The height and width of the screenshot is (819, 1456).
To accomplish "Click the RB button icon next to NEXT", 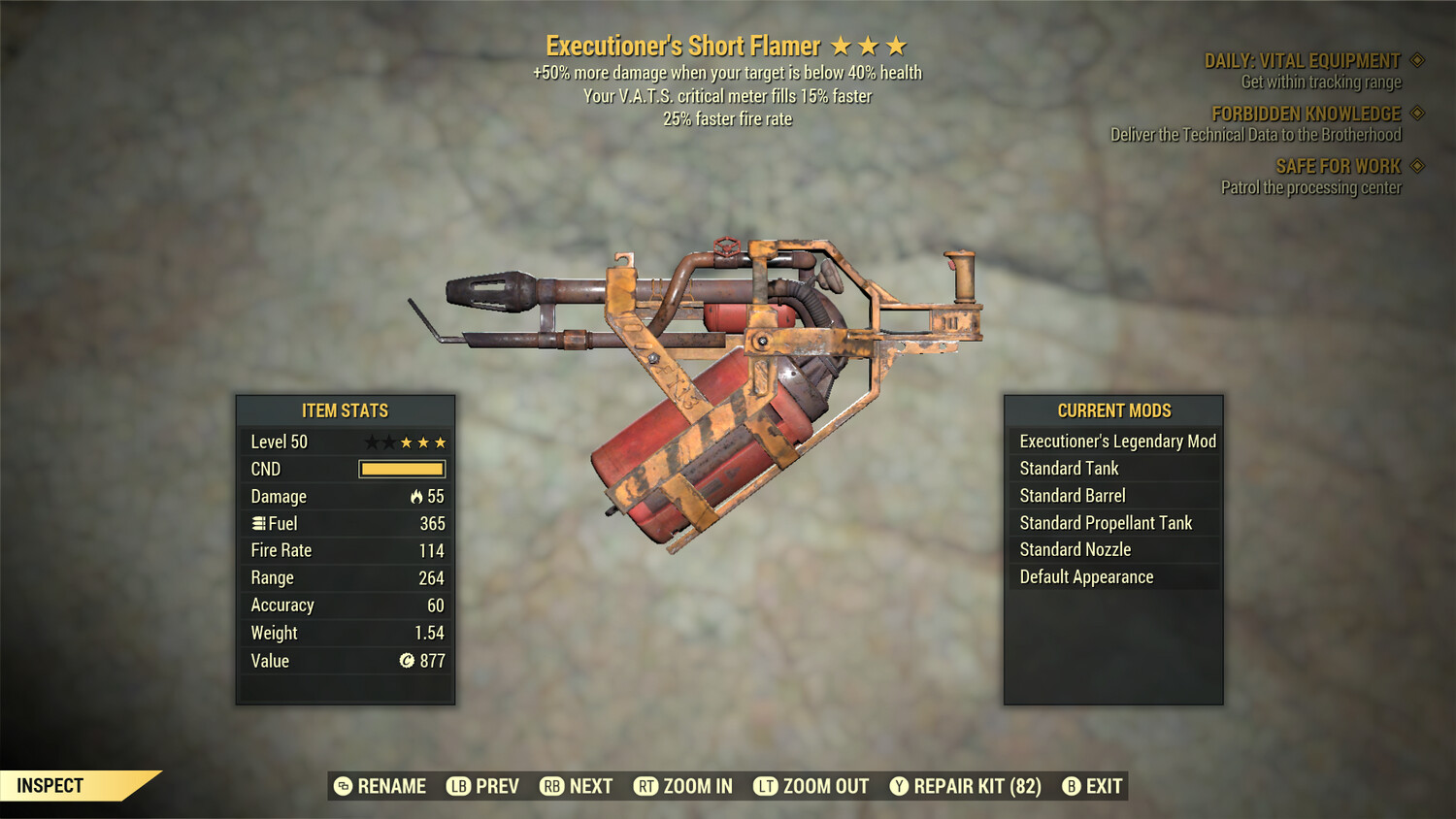I will [x=551, y=786].
